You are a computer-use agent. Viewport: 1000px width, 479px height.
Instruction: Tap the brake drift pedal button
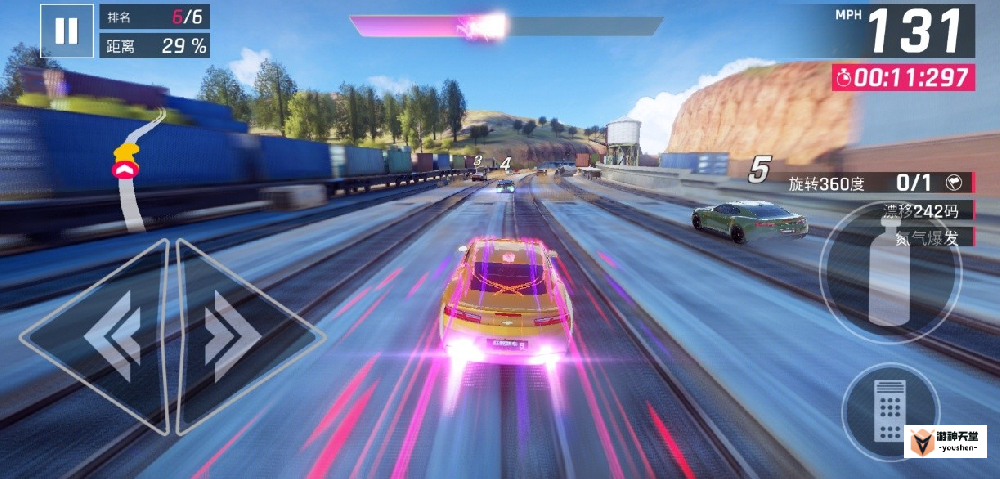click(x=889, y=410)
